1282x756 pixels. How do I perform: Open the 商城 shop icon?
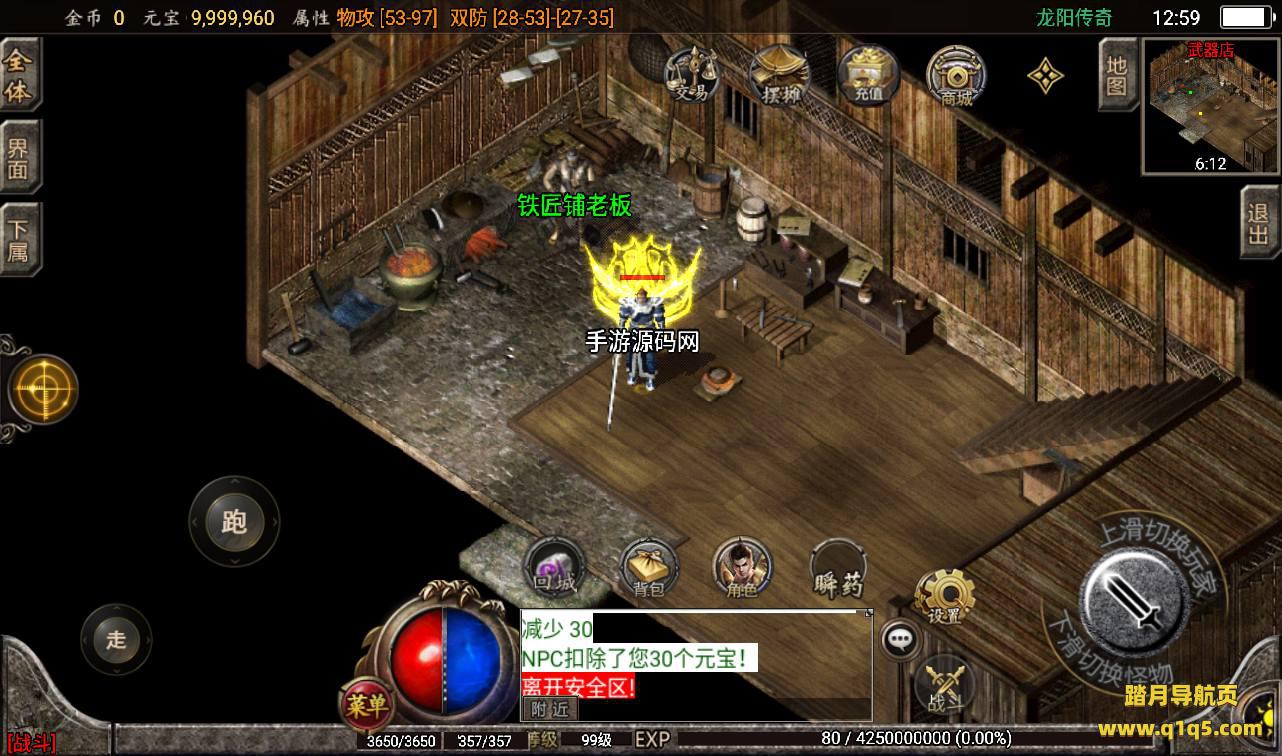click(x=955, y=74)
